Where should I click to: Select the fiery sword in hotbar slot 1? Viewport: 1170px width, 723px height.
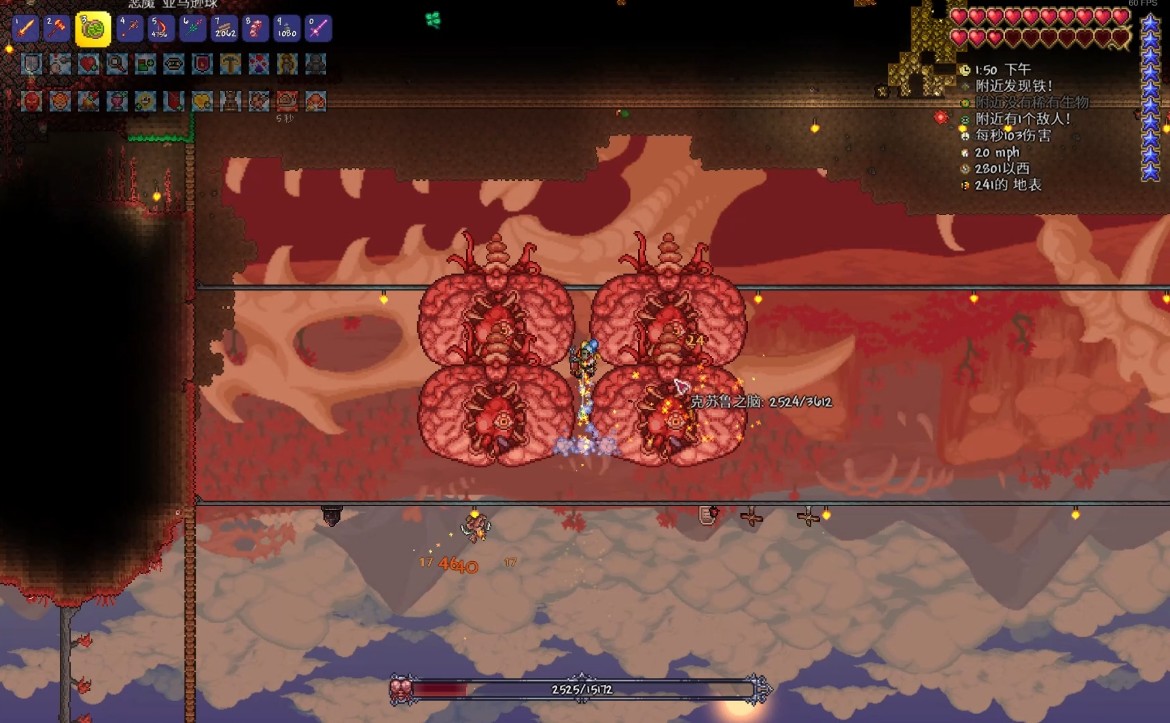point(25,28)
